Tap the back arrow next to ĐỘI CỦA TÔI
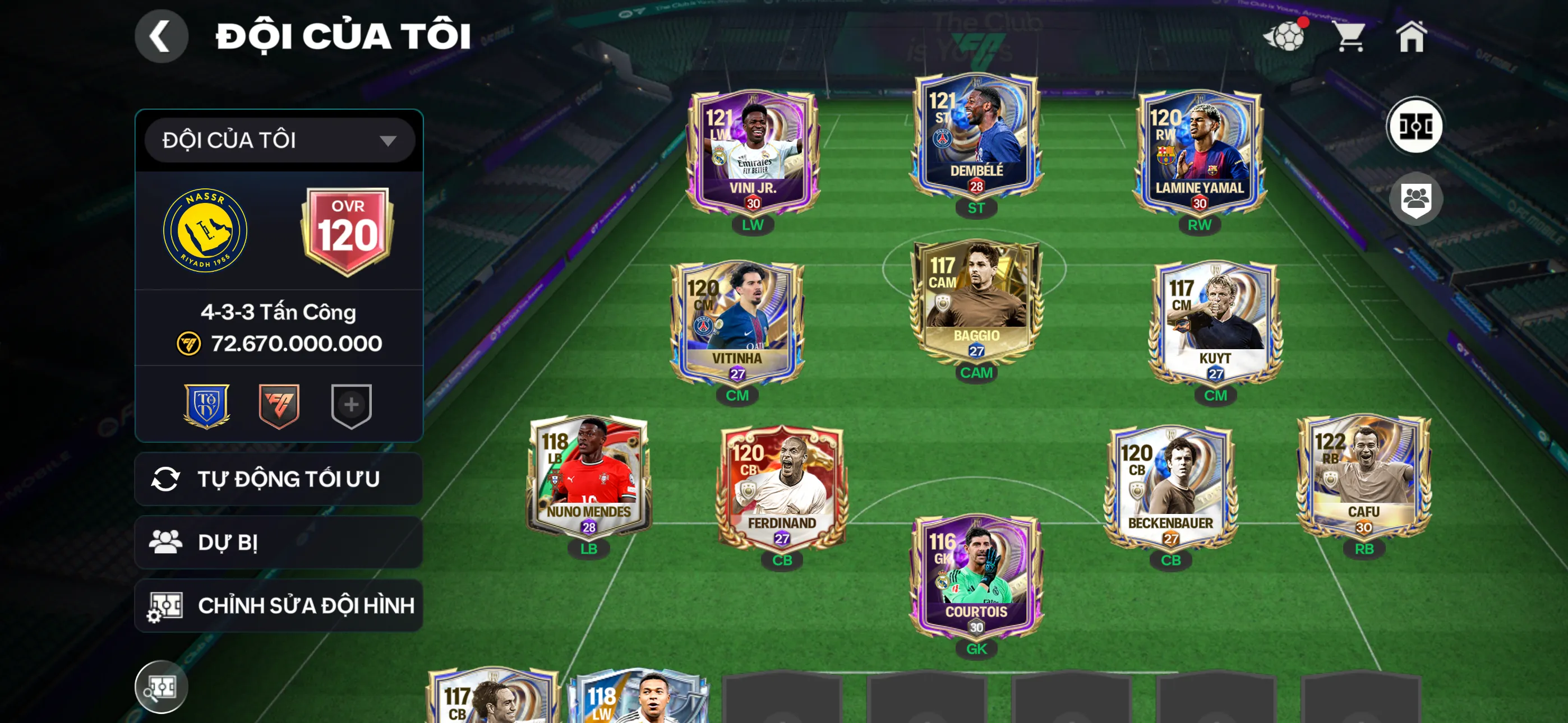Viewport: 1568px width, 723px height. 162,36
